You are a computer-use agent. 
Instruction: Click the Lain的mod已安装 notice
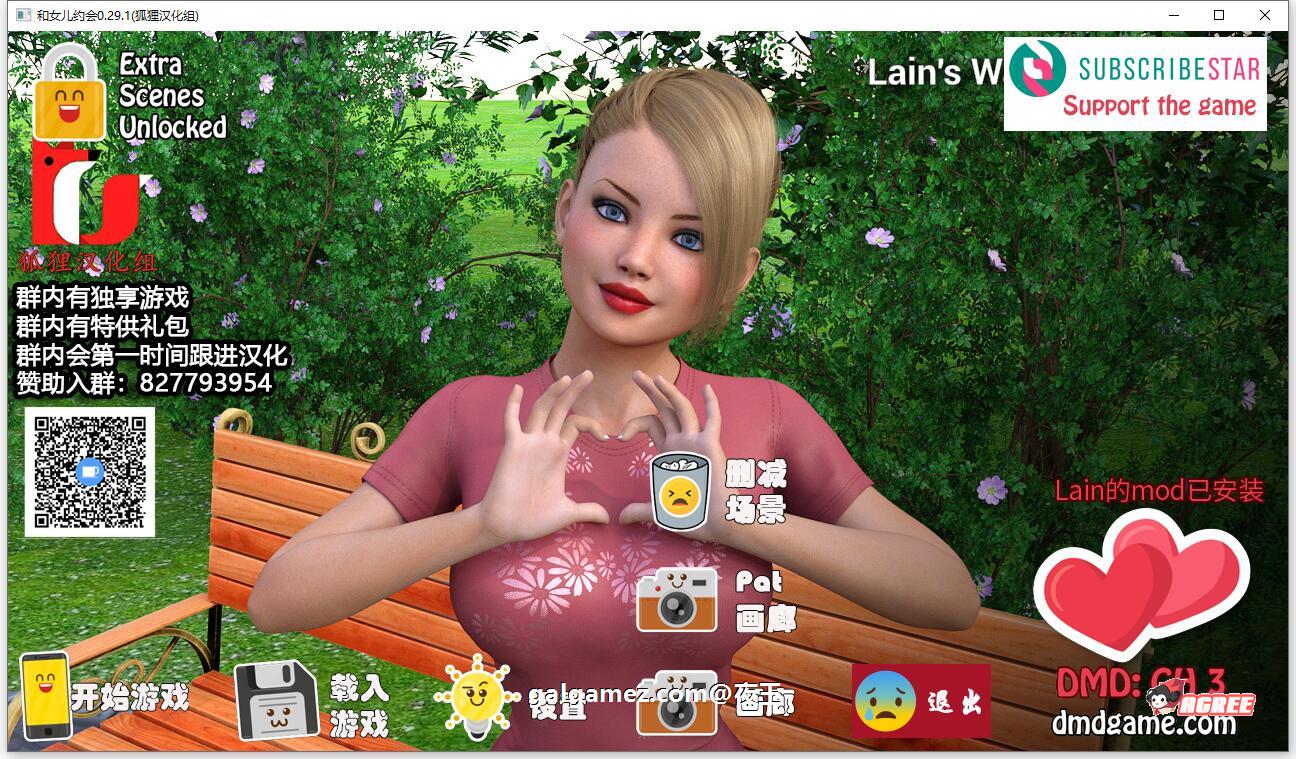(x=1159, y=491)
